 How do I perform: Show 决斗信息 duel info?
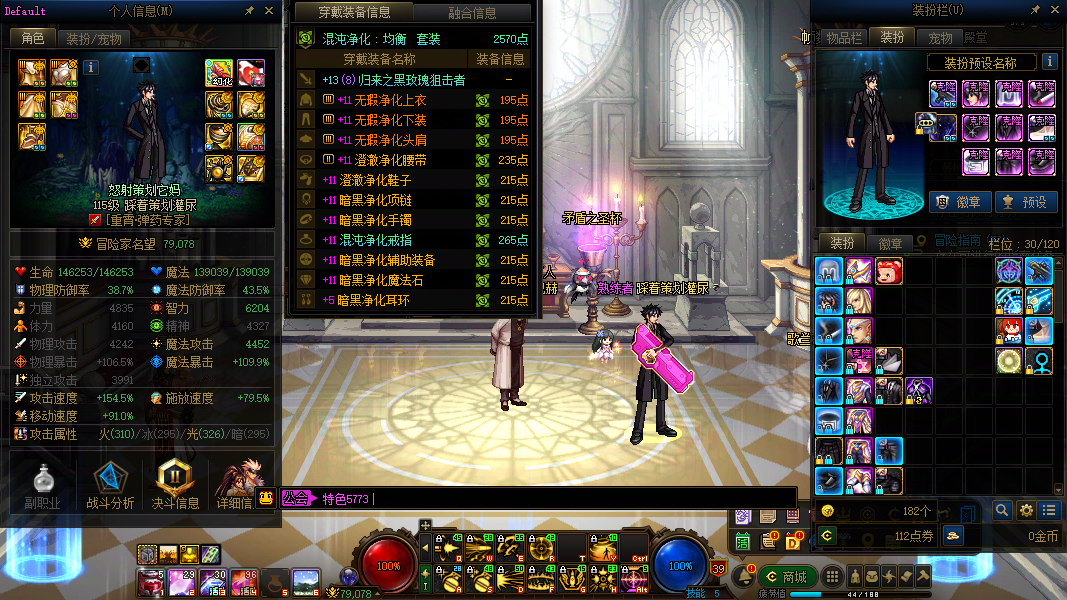(175, 486)
